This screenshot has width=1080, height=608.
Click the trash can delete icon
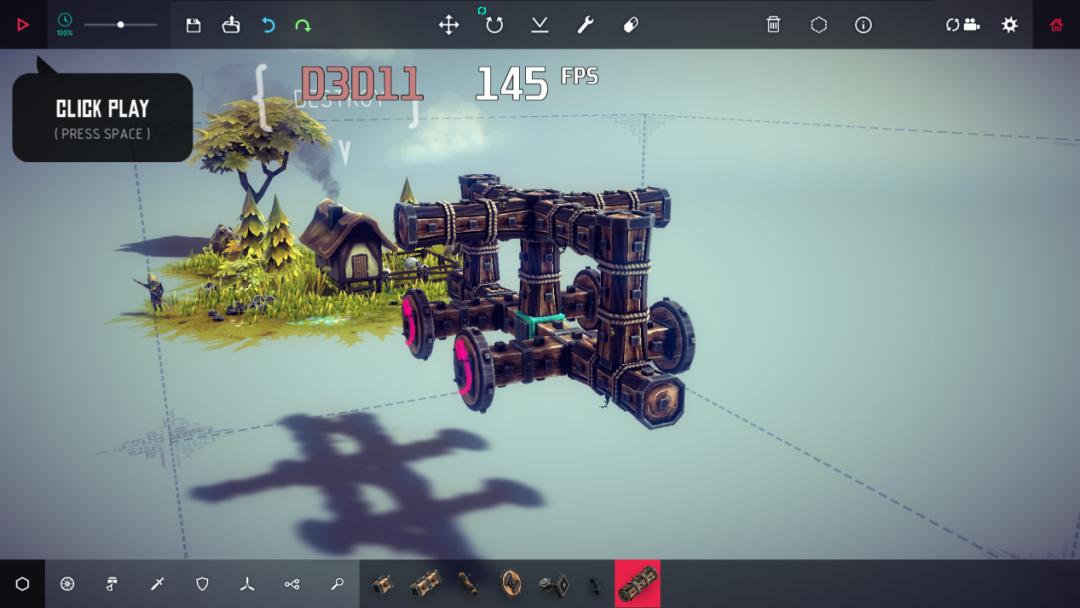773,25
